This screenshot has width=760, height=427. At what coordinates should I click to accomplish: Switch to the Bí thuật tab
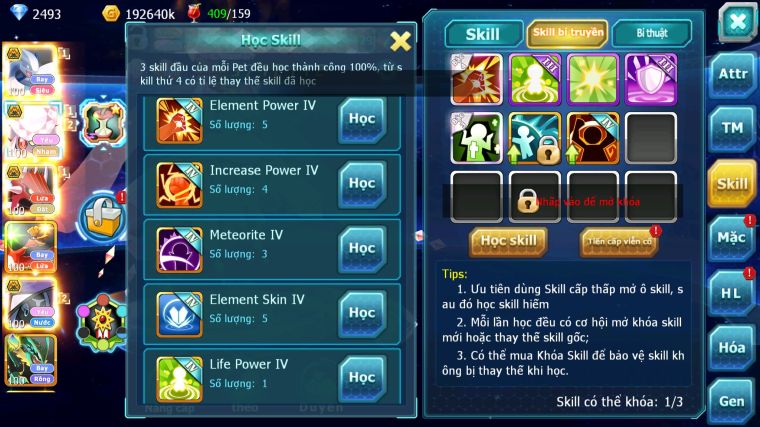pyautogui.click(x=651, y=33)
